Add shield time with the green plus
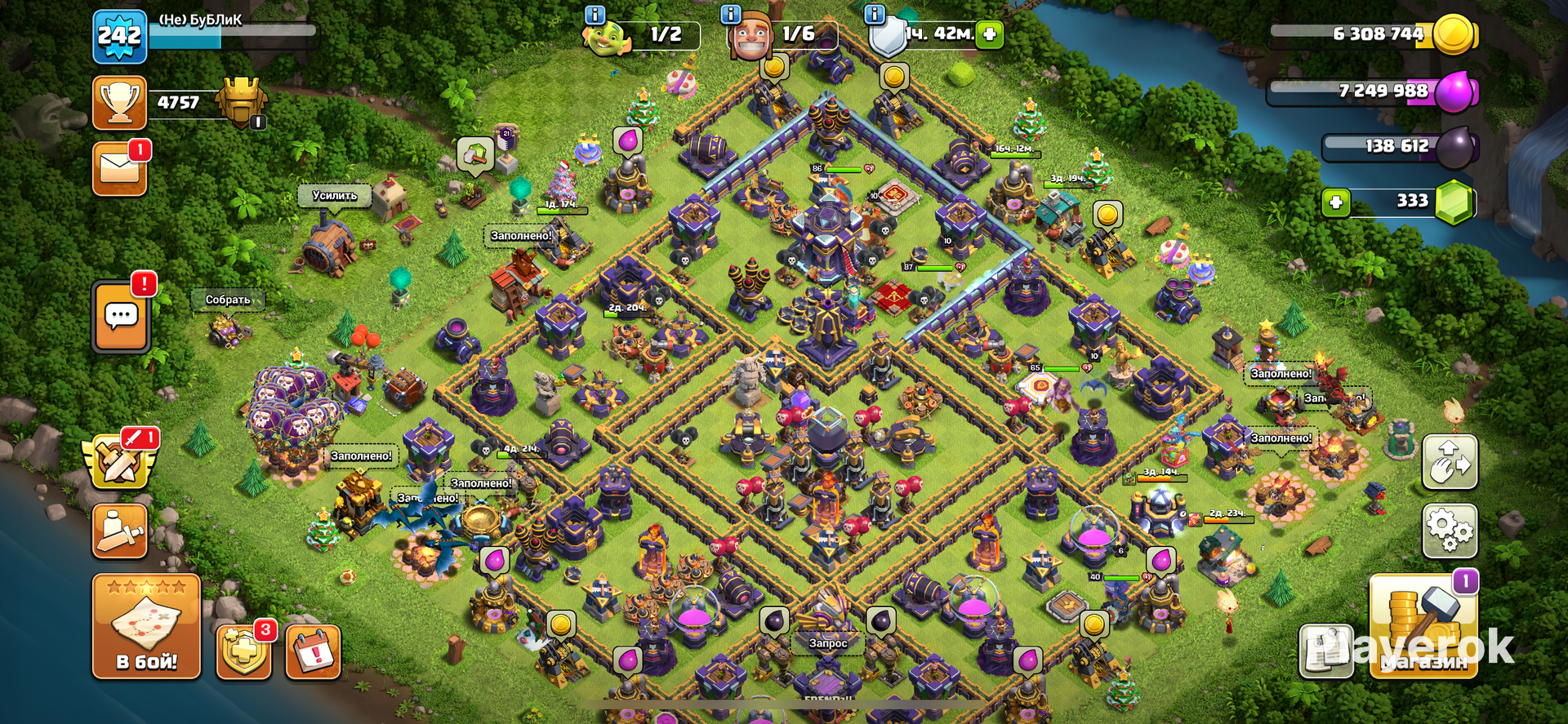Image resolution: width=1568 pixels, height=724 pixels. tap(990, 34)
